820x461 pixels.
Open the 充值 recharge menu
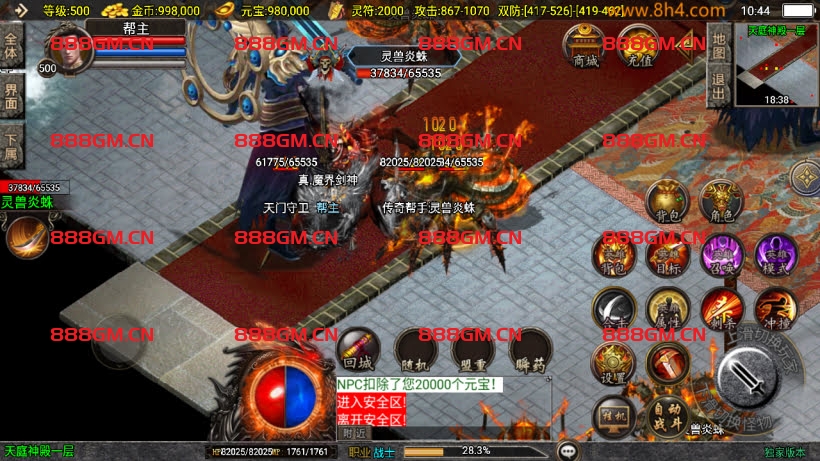[x=635, y=45]
